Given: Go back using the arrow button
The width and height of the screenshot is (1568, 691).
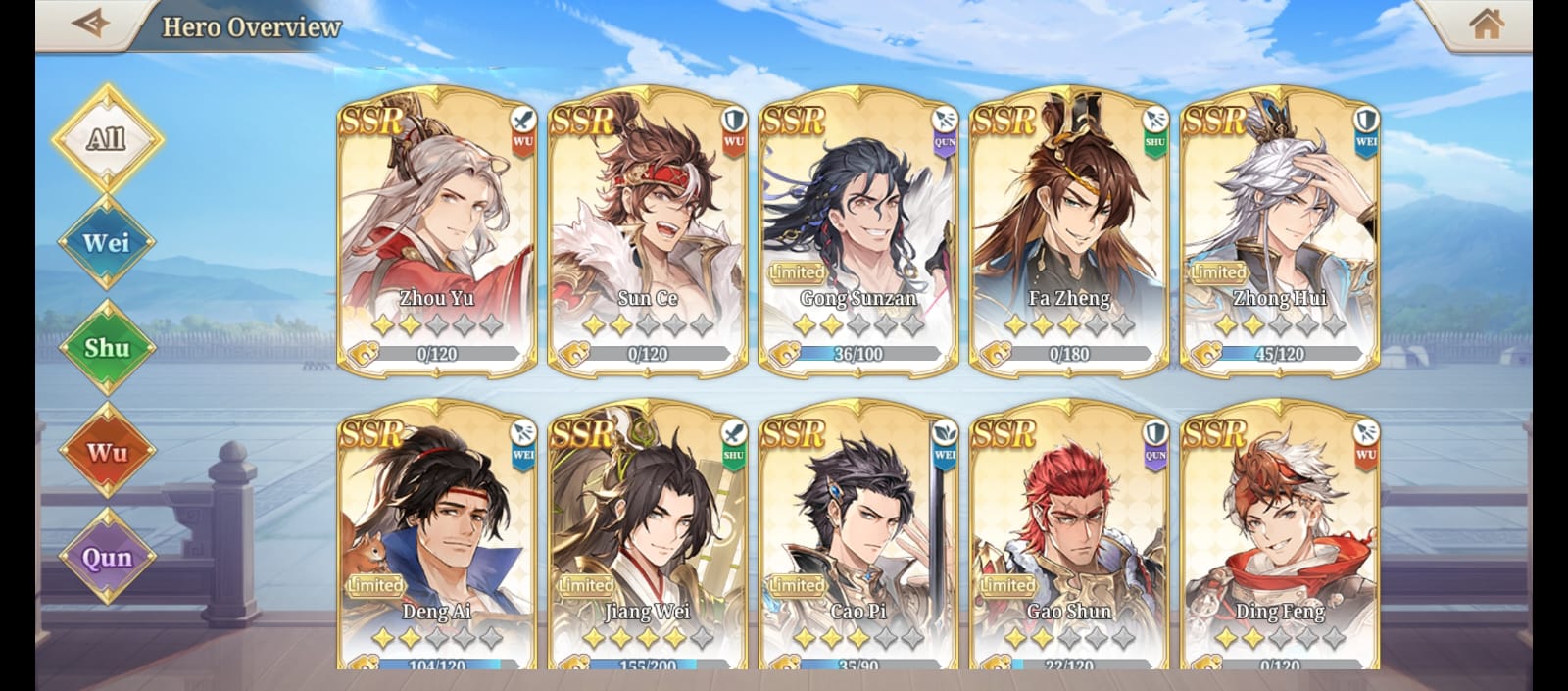Looking at the screenshot, I should [x=90, y=24].
